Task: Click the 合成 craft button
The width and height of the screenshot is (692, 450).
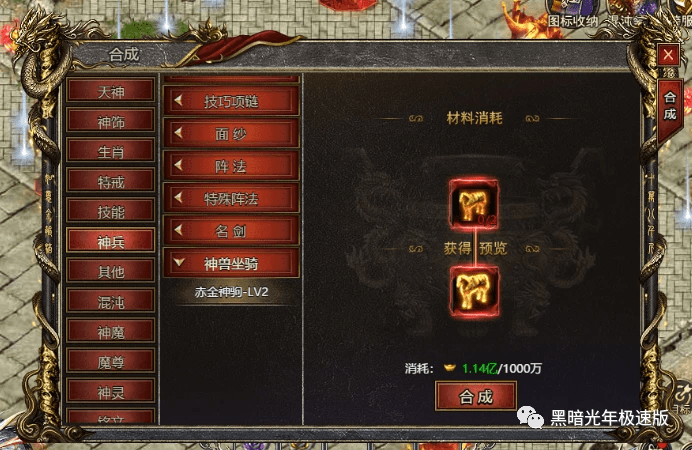Action: 476,396
